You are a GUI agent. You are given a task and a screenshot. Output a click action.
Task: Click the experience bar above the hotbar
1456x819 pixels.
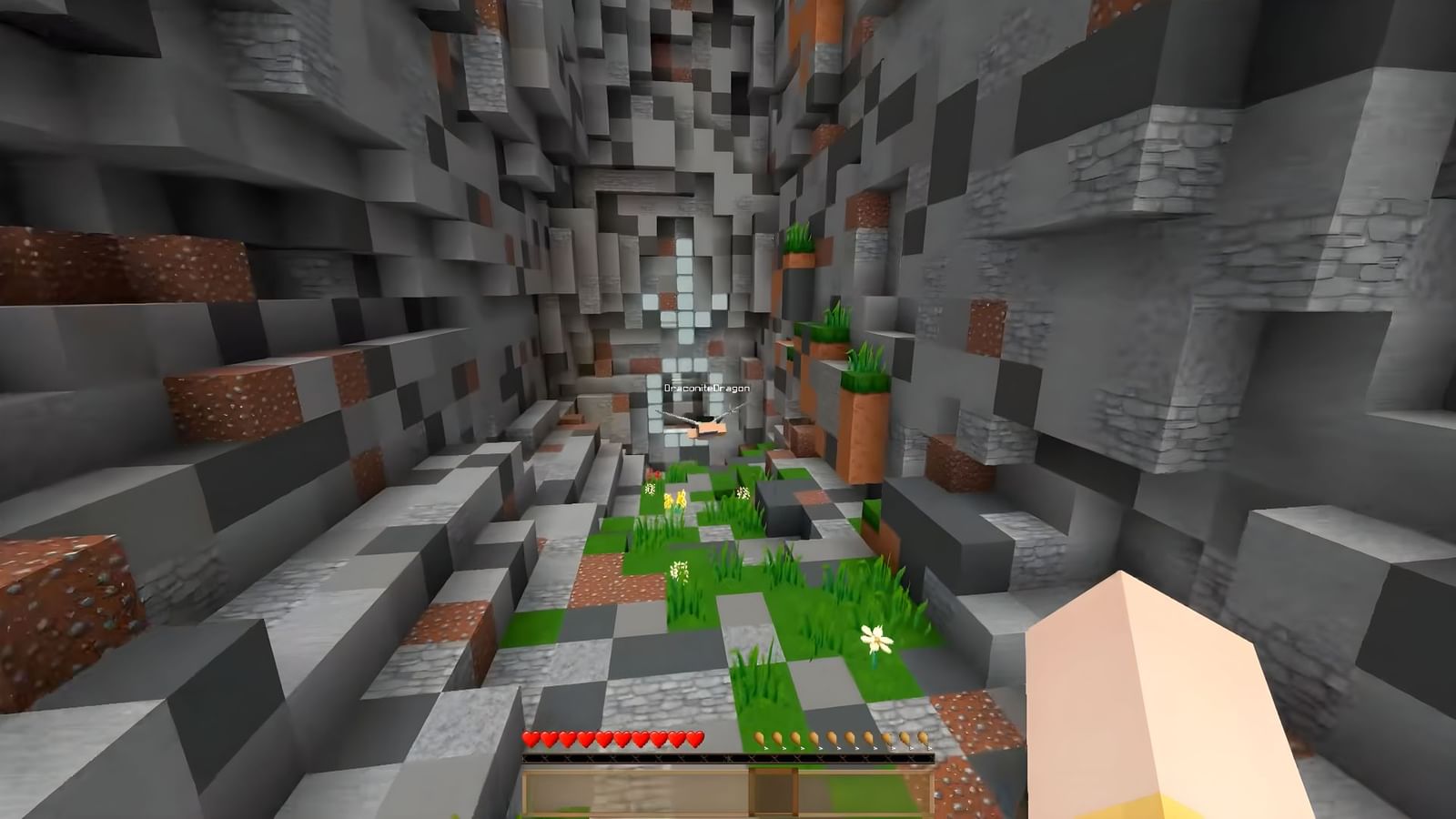pos(728,757)
